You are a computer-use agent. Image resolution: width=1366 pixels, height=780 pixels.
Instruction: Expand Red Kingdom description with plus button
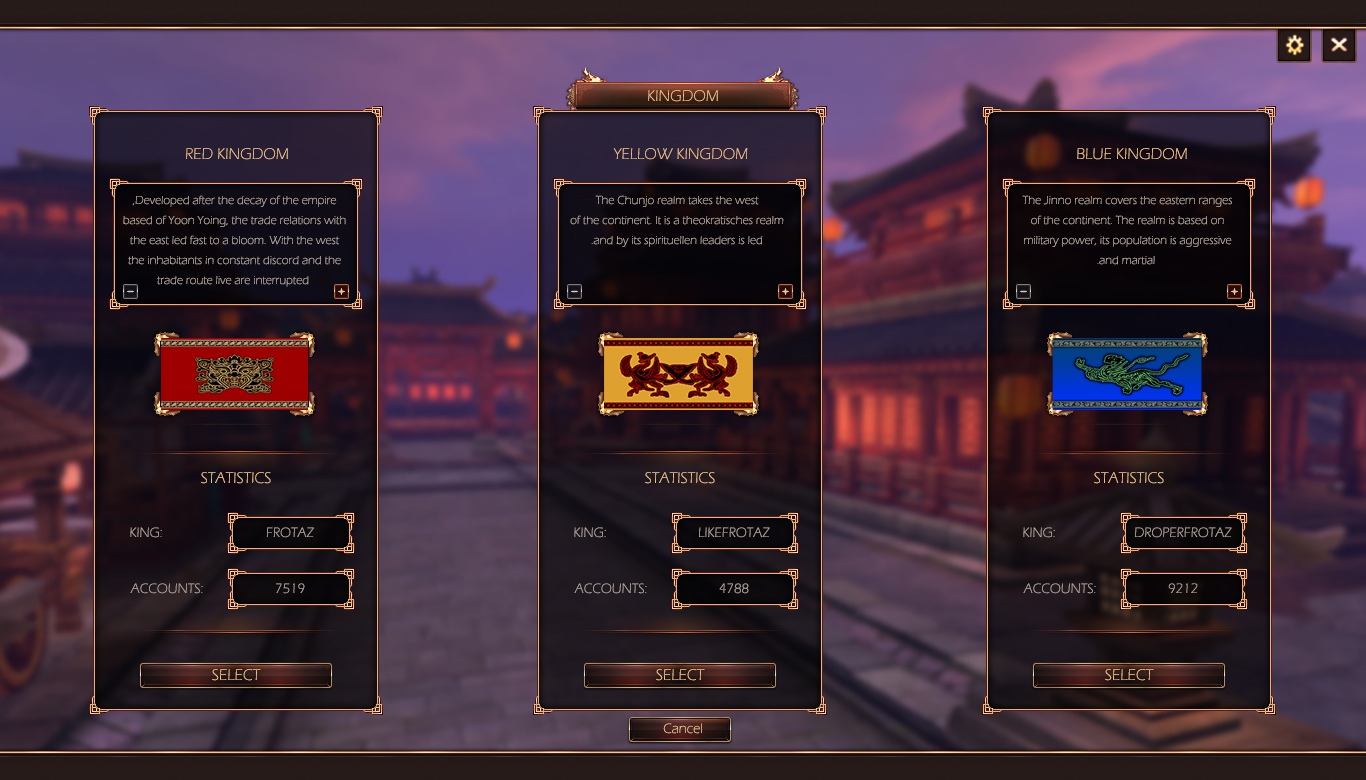341,291
